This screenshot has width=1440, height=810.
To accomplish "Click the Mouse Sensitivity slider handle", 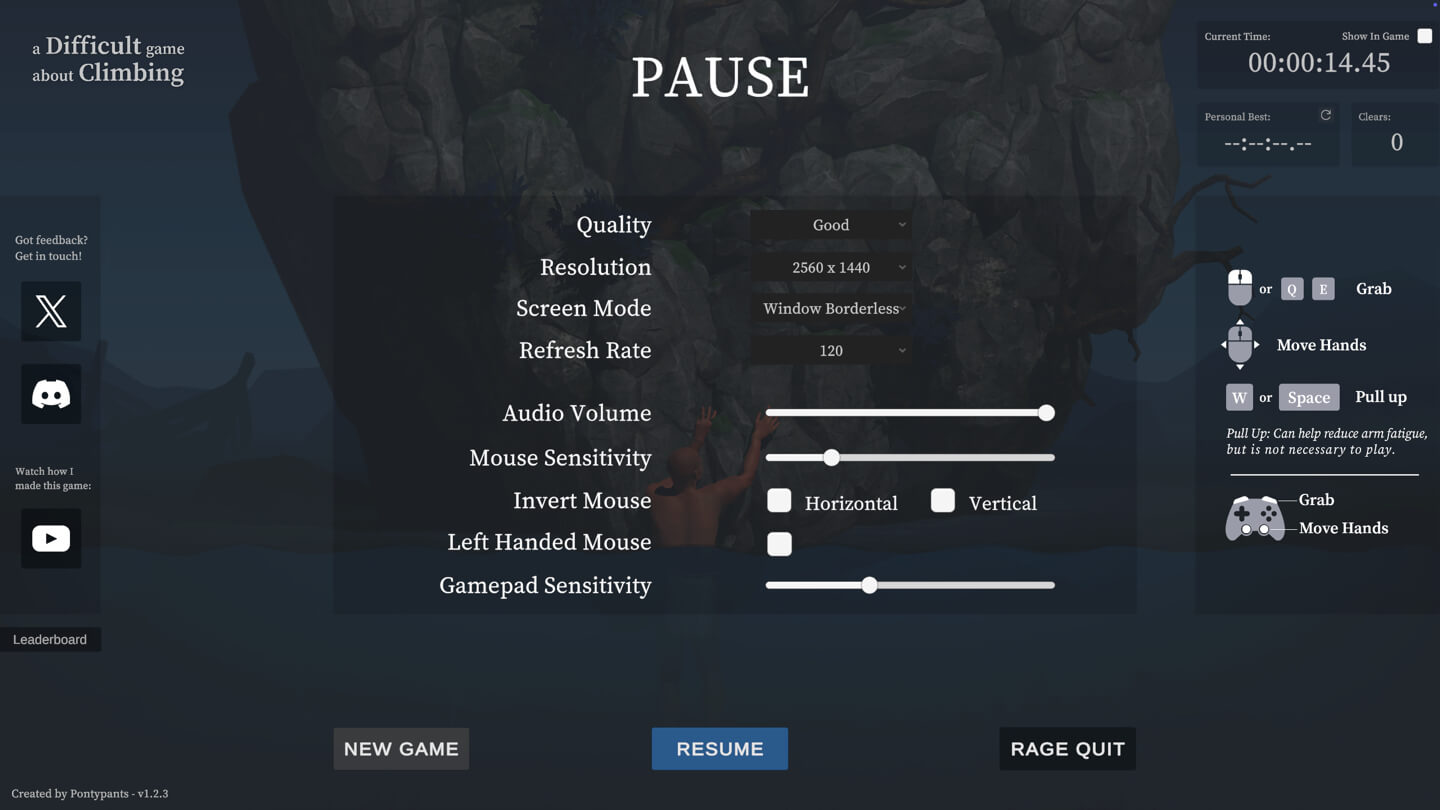I will 831,458.
